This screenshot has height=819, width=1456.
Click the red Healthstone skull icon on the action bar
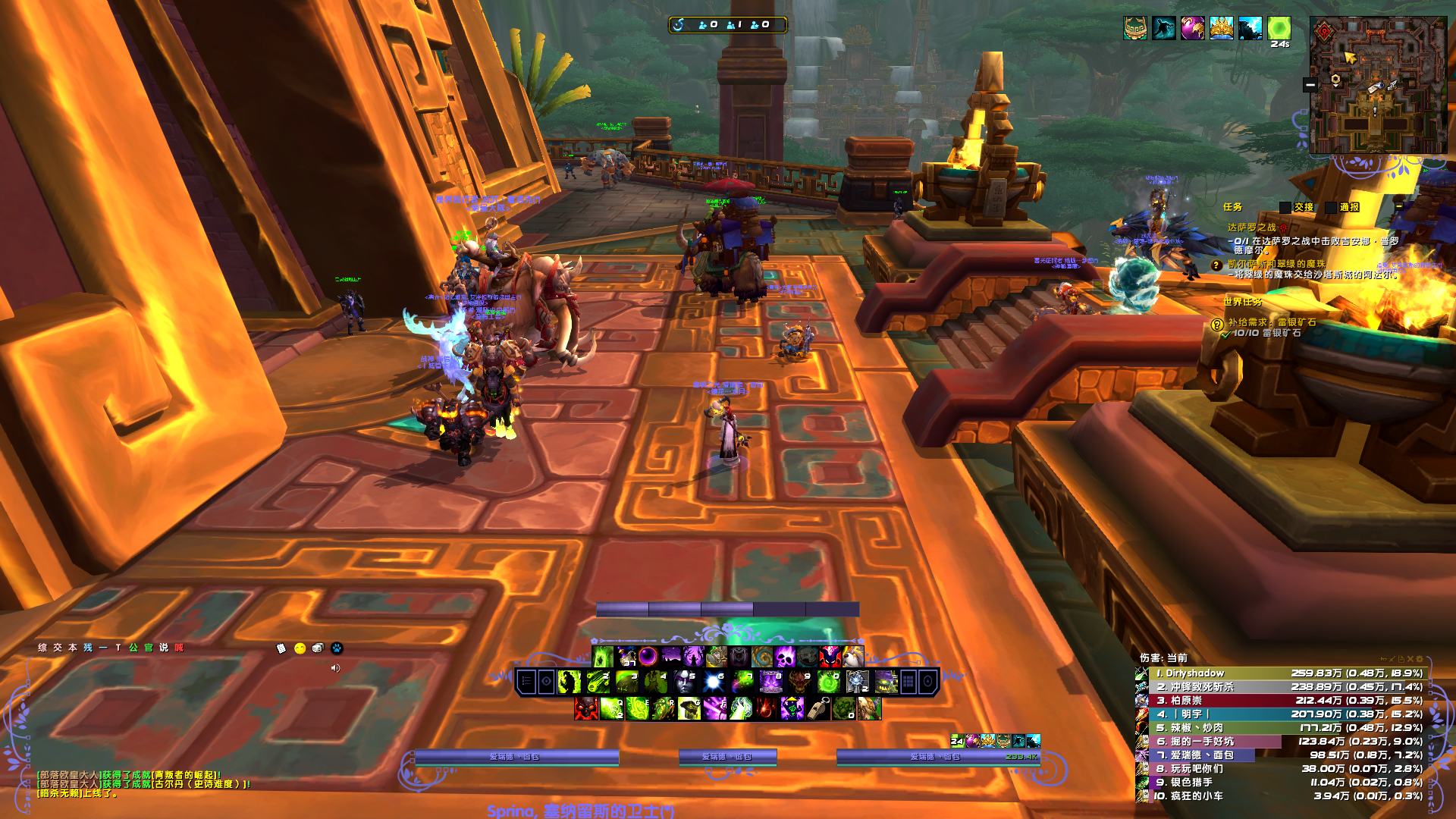pos(585,709)
